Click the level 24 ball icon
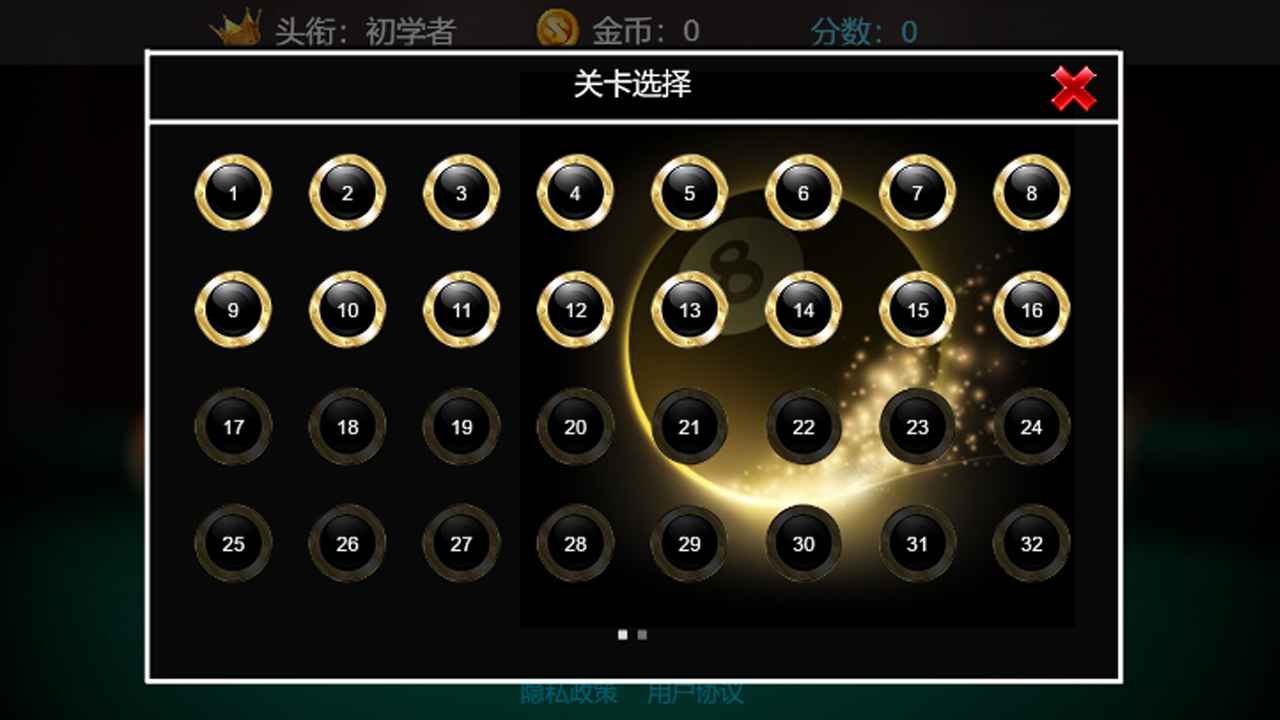The width and height of the screenshot is (1280, 720). pyautogui.click(x=1031, y=427)
